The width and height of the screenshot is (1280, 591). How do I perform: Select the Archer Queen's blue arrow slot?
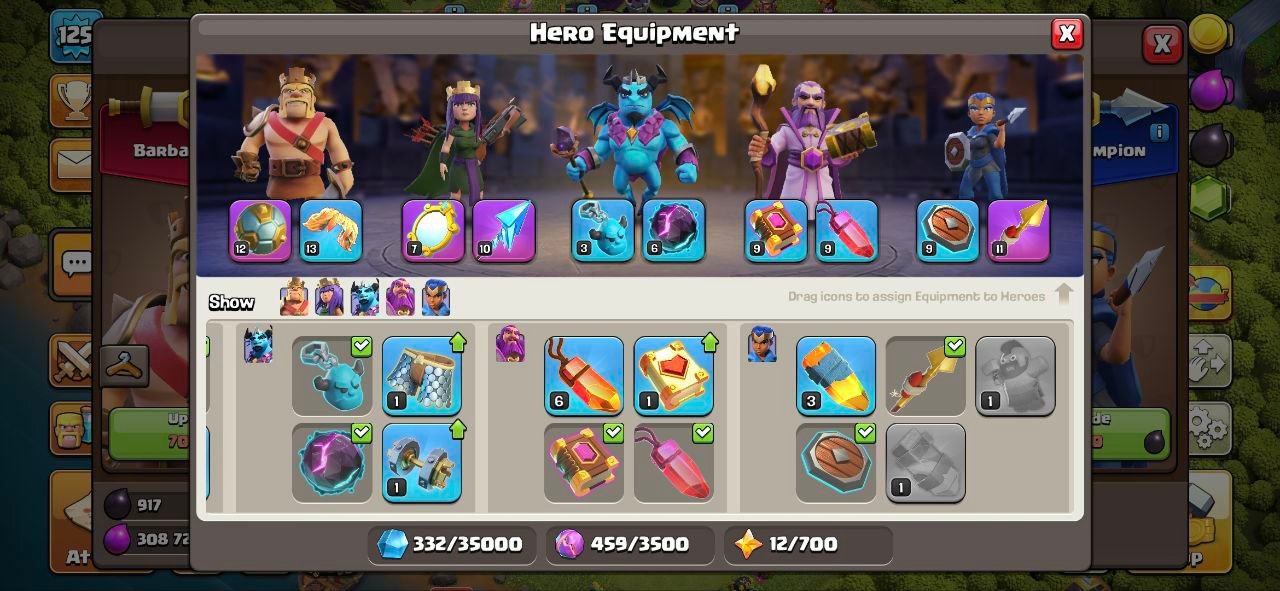pos(504,231)
